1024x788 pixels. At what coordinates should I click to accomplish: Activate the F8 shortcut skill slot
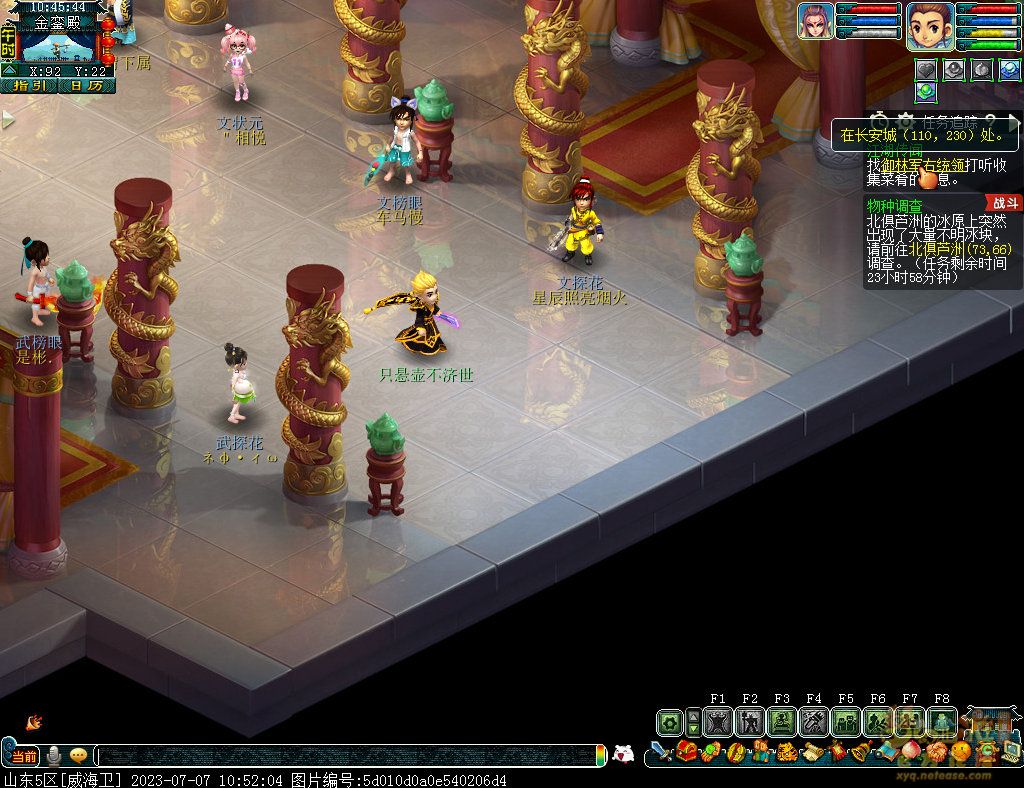[x=941, y=722]
